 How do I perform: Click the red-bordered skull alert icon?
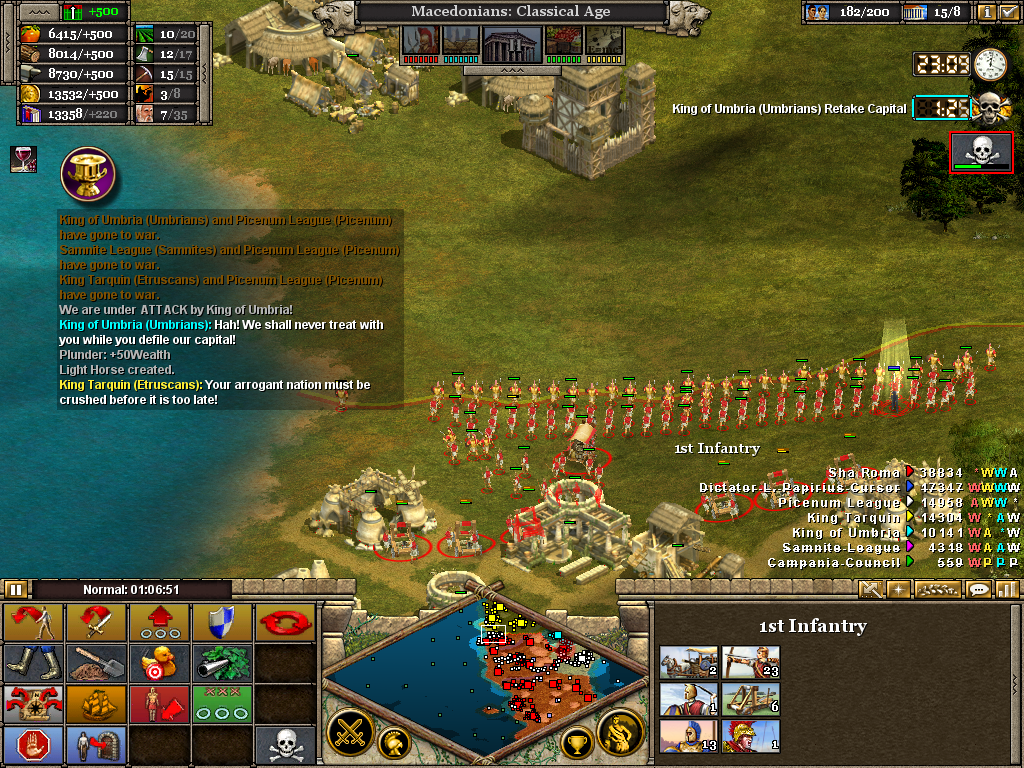(981, 152)
